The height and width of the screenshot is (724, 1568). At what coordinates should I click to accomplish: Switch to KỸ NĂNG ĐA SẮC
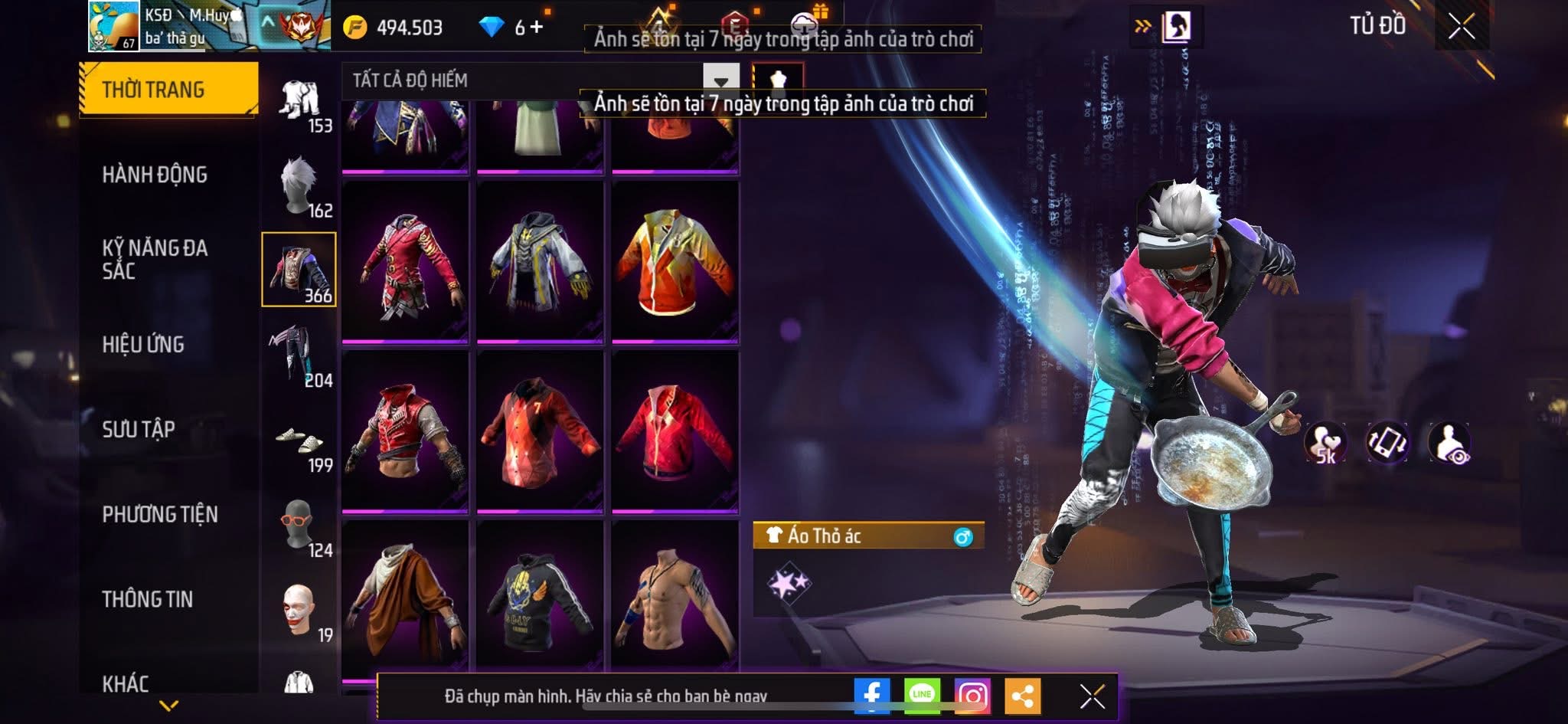point(155,259)
